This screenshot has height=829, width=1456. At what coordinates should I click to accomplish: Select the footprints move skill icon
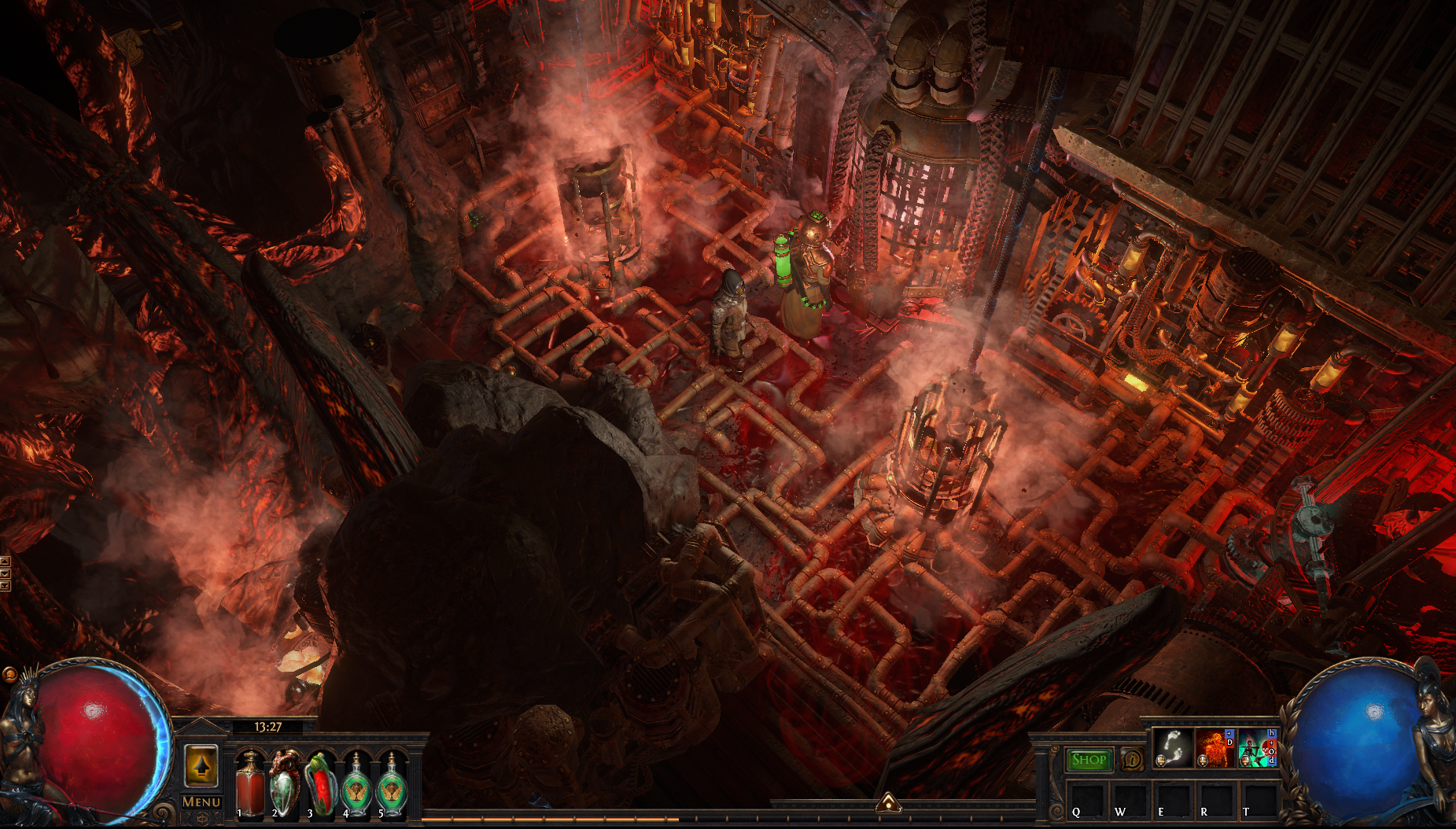[x=1173, y=747]
